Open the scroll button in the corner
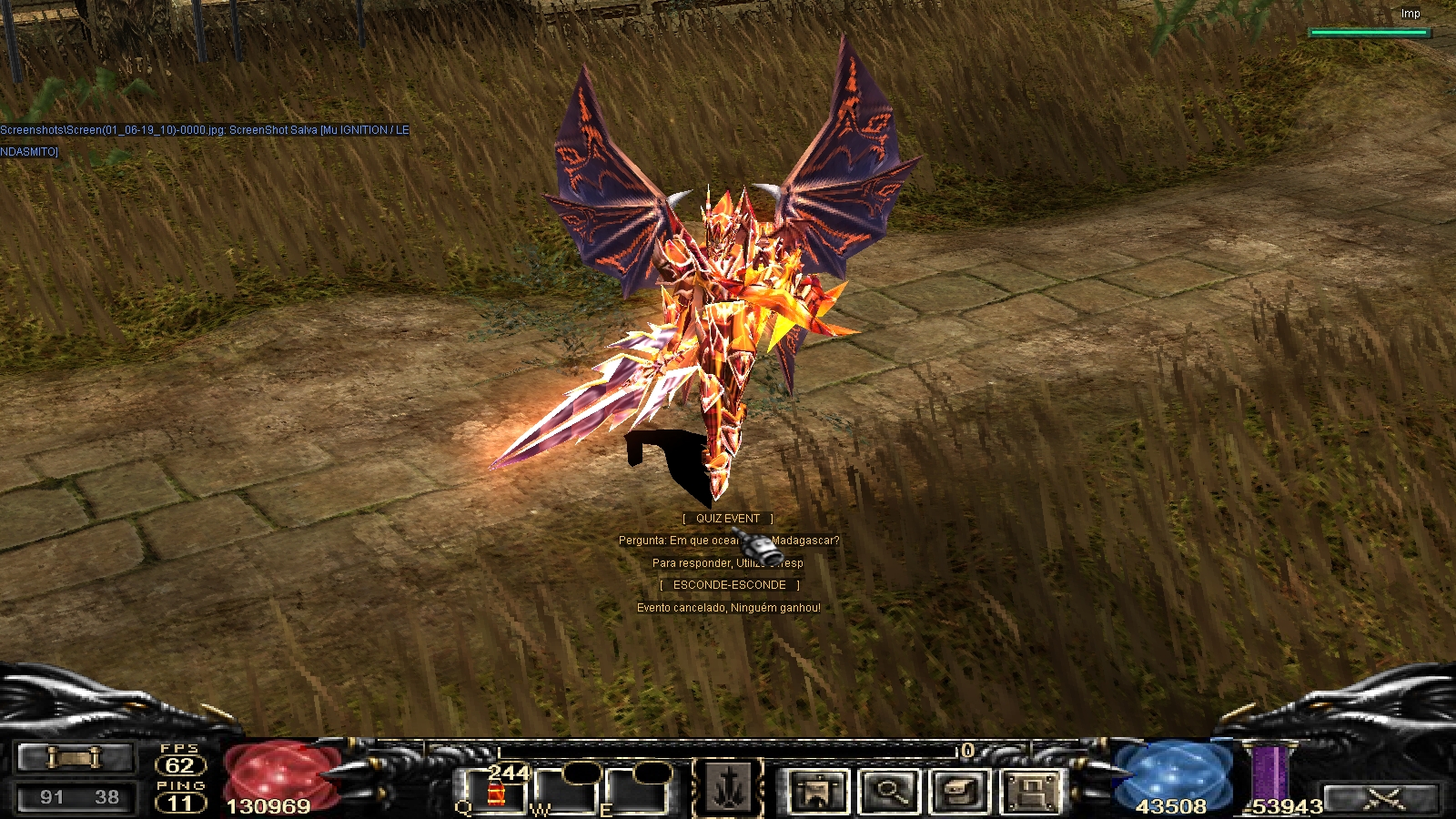Screen dimensions: 1456x819 click(x=75, y=757)
